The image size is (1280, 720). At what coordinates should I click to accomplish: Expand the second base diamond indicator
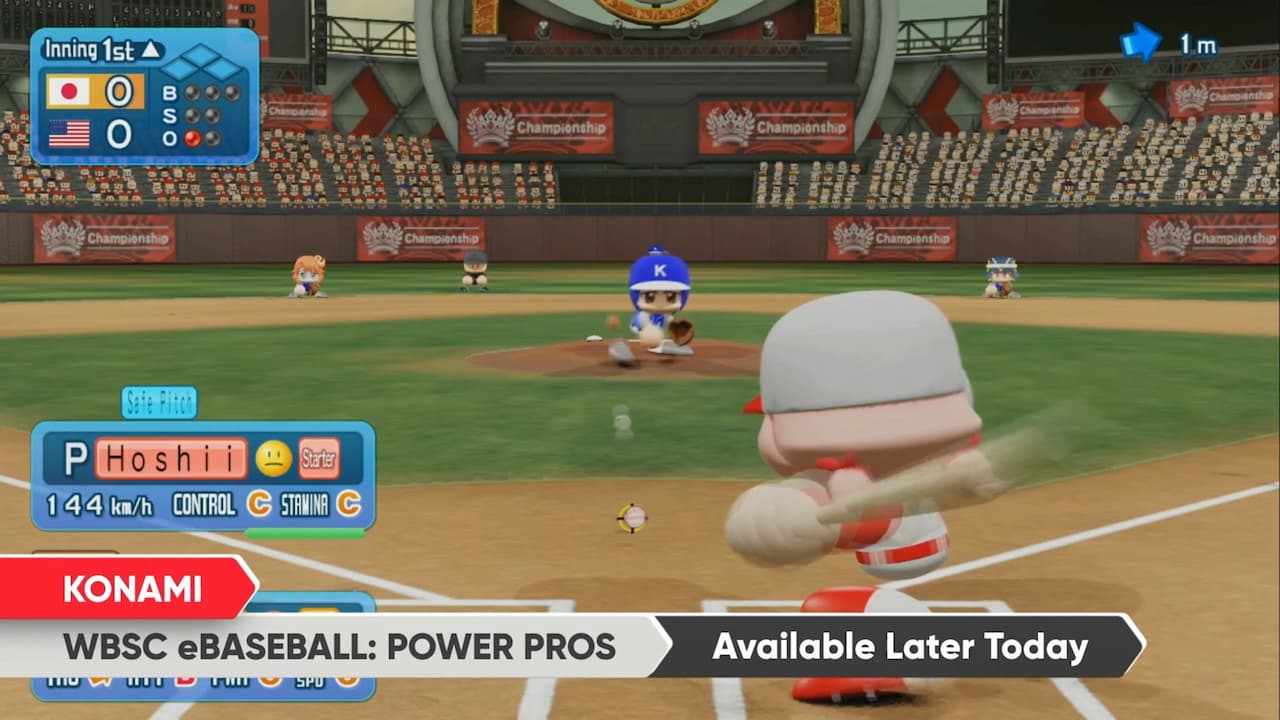tap(201, 53)
